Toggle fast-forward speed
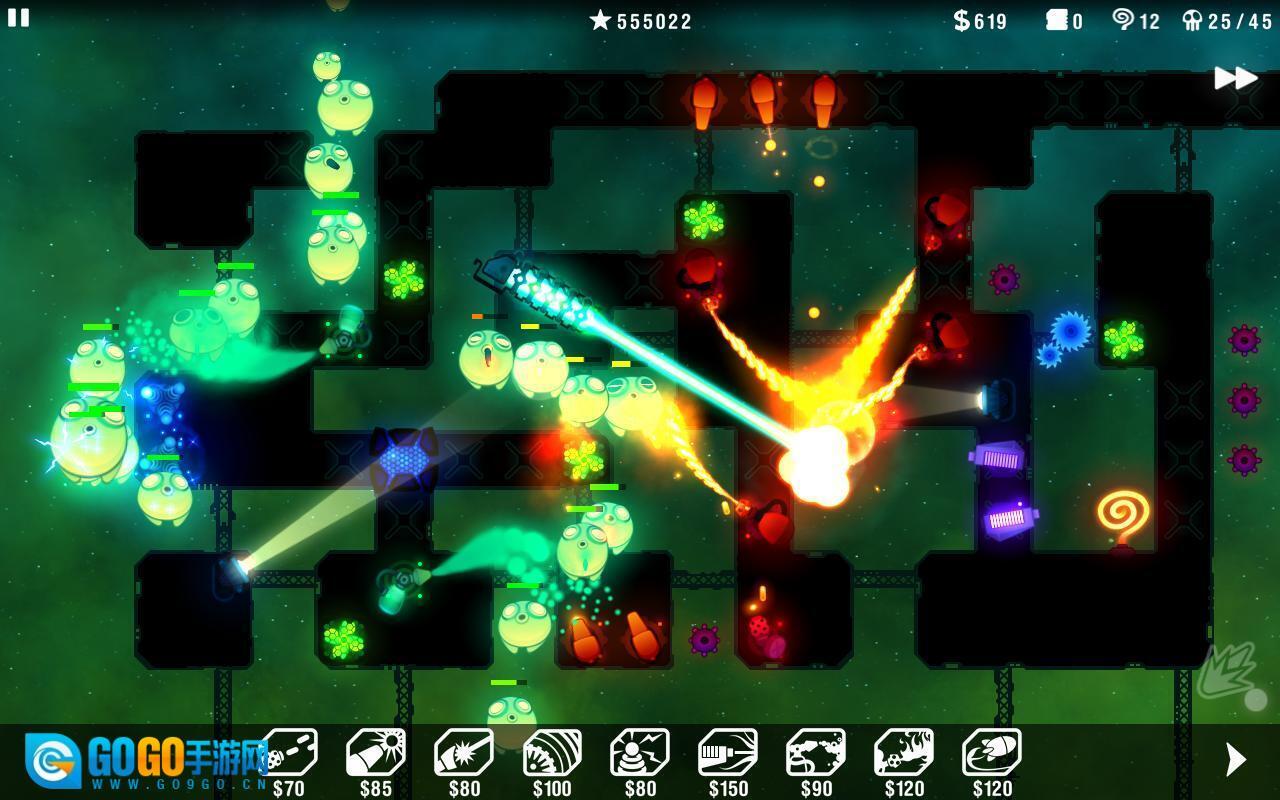The width and height of the screenshot is (1280, 800). click(1235, 78)
